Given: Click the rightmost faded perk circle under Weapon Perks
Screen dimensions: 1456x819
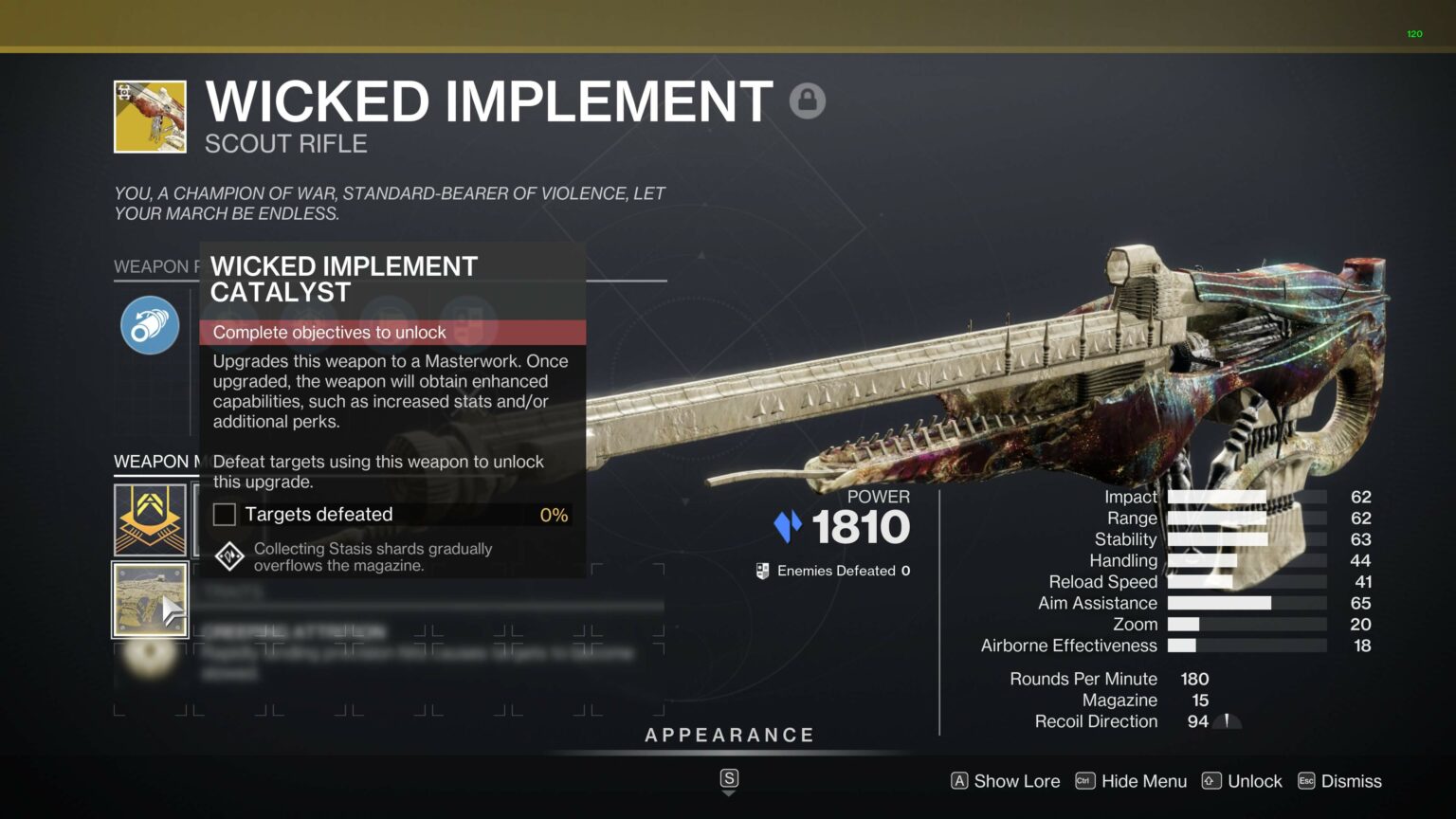Looking at the screenshot, I should (x=466, y=325).
